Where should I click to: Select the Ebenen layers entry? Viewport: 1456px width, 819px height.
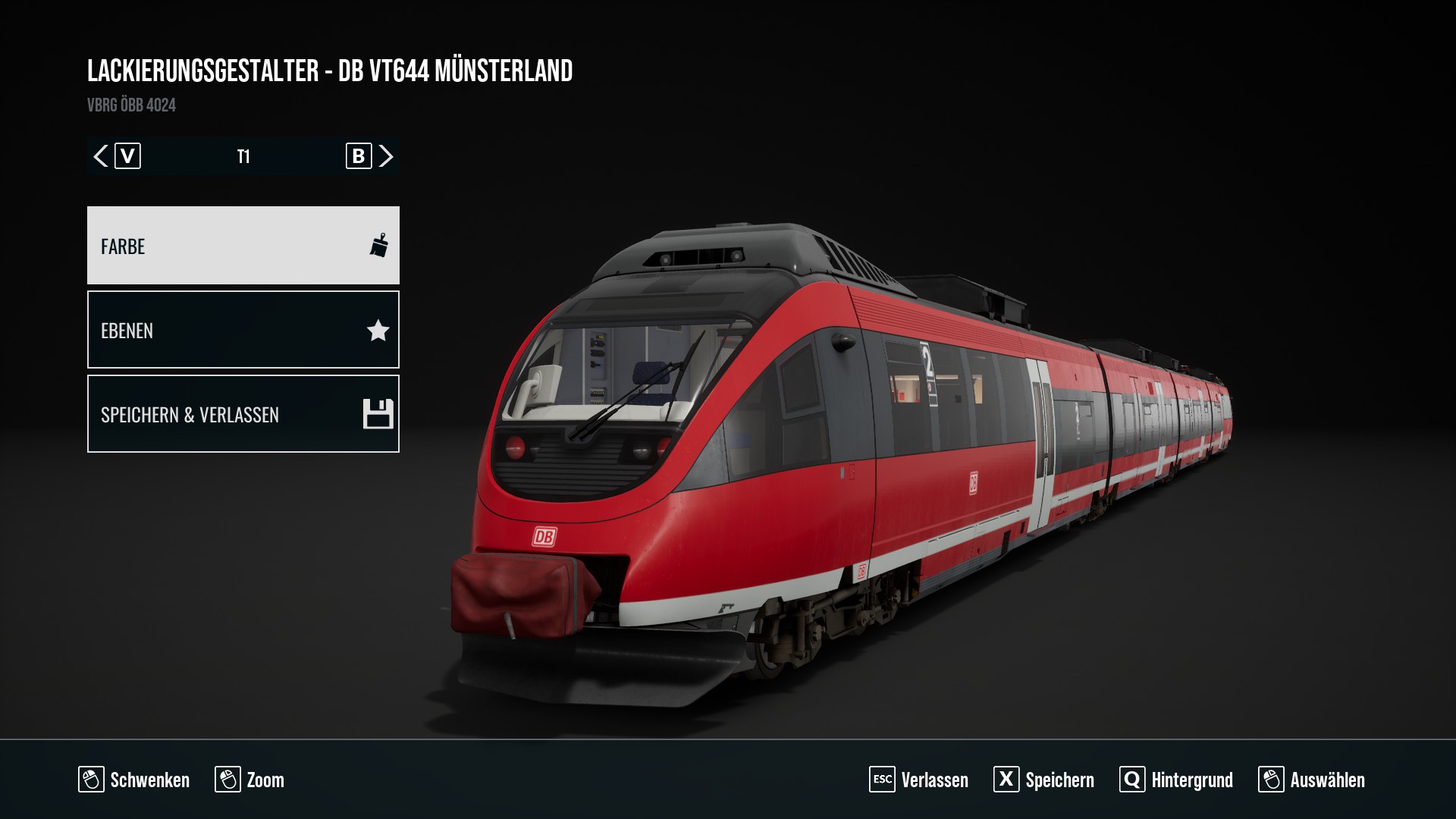tap(243, 330)
